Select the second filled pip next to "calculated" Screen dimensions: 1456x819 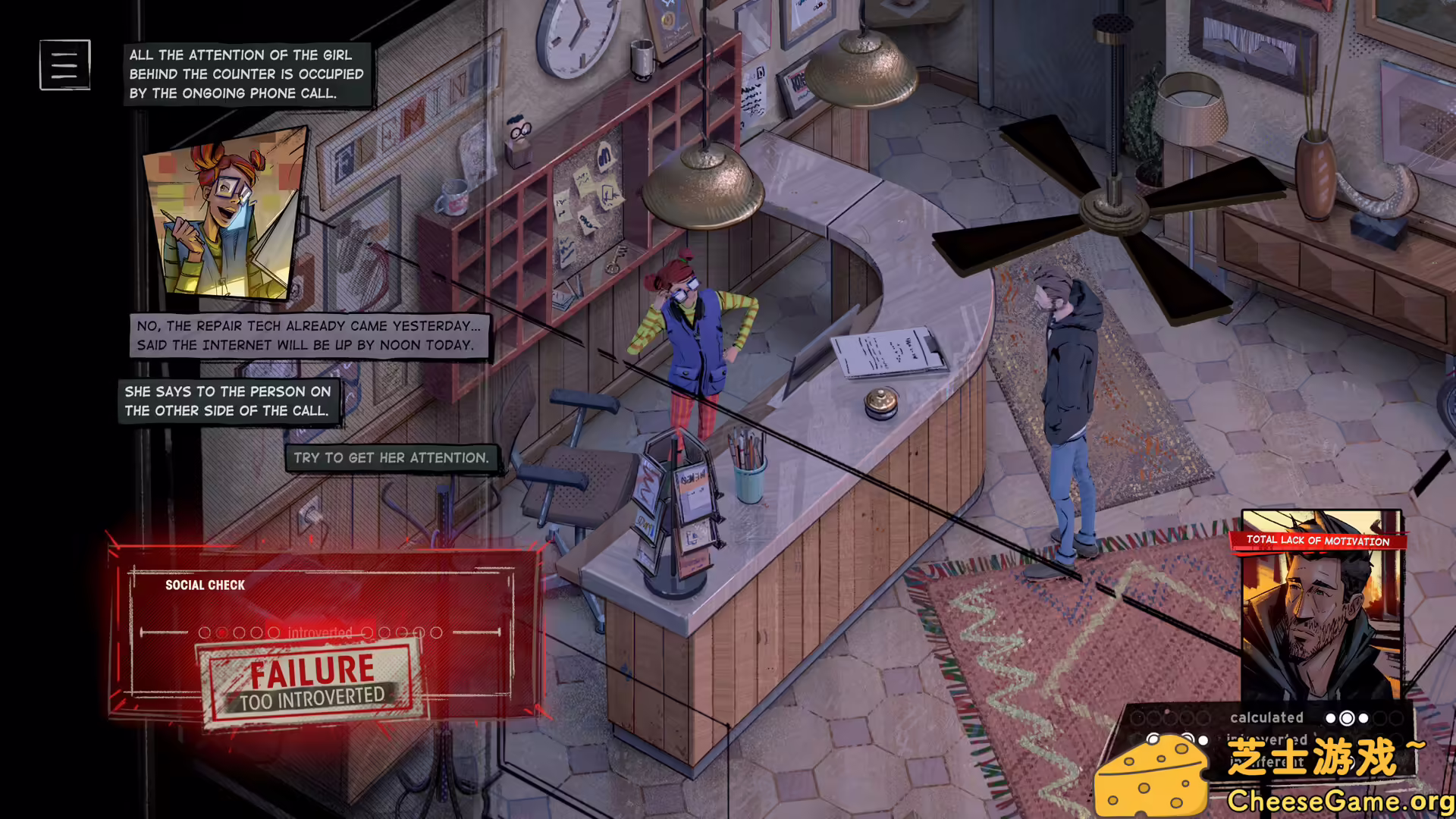click(1347, 718)
